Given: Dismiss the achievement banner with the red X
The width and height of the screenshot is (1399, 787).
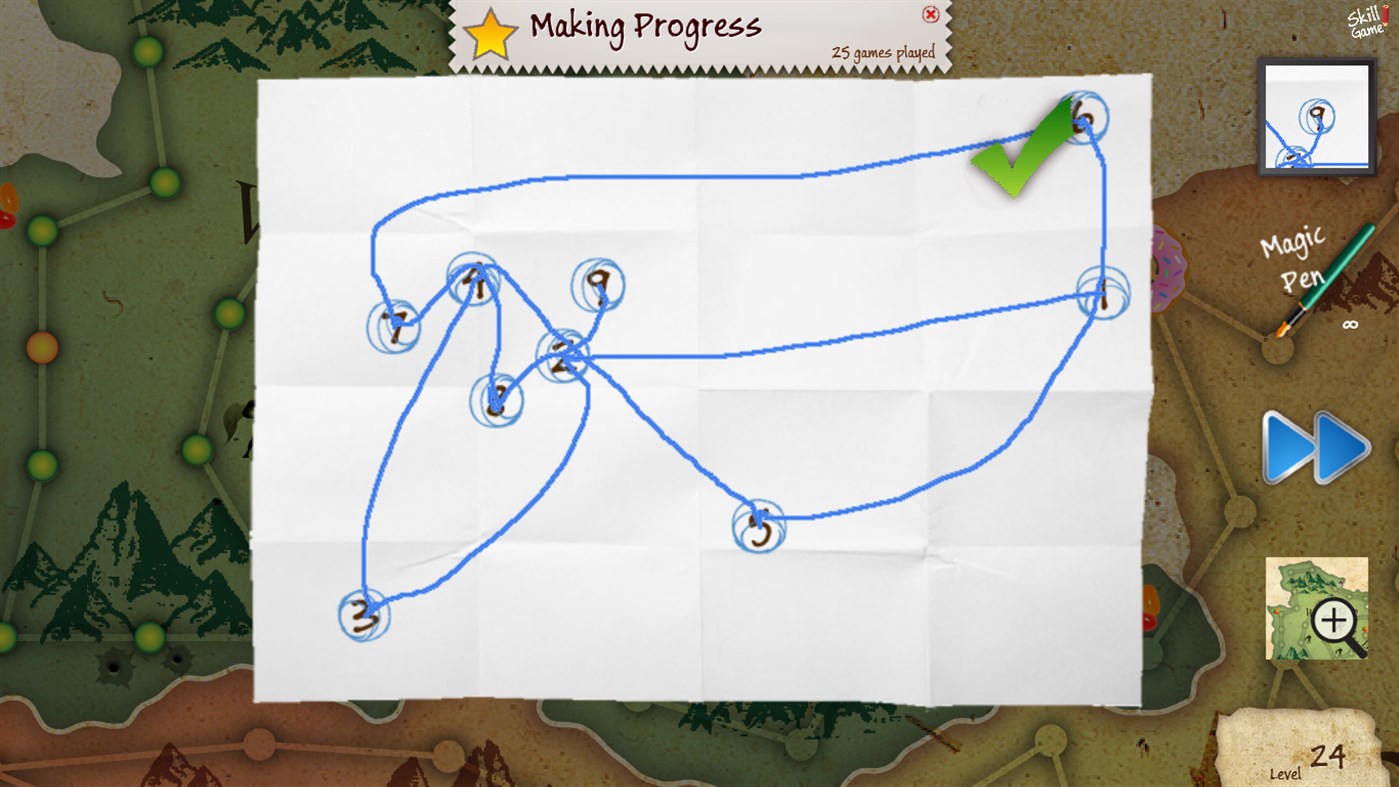Looking at the screenshot, I should coord(929,12).
